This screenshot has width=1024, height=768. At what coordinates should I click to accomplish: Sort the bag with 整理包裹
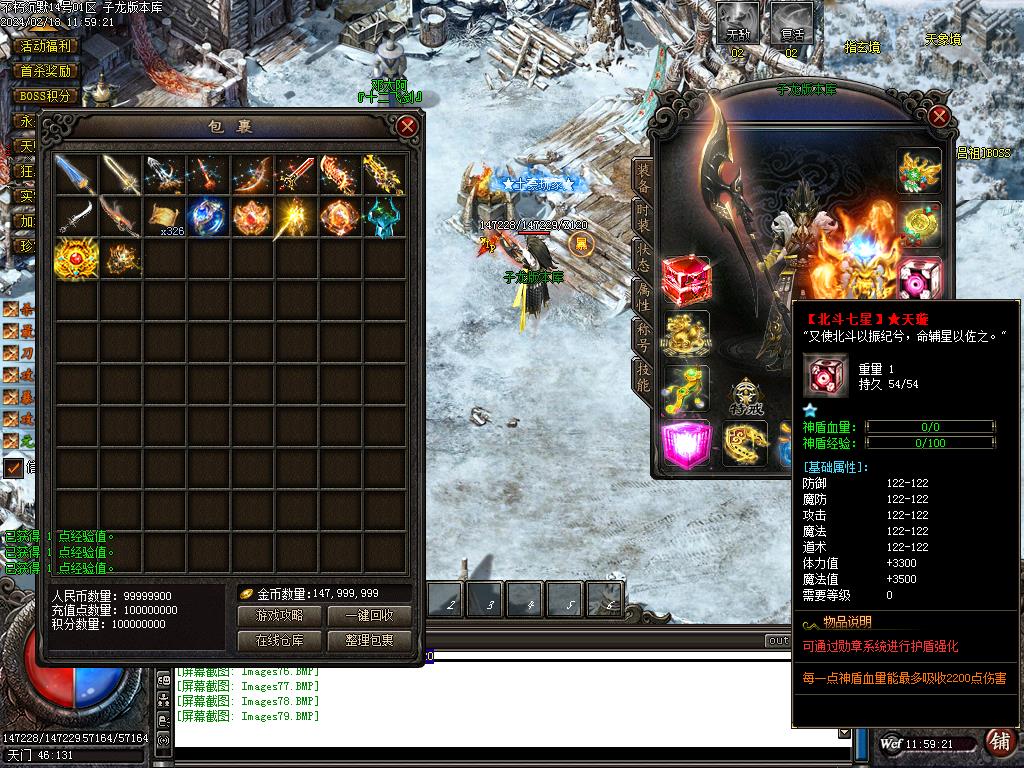coord(369,641)
